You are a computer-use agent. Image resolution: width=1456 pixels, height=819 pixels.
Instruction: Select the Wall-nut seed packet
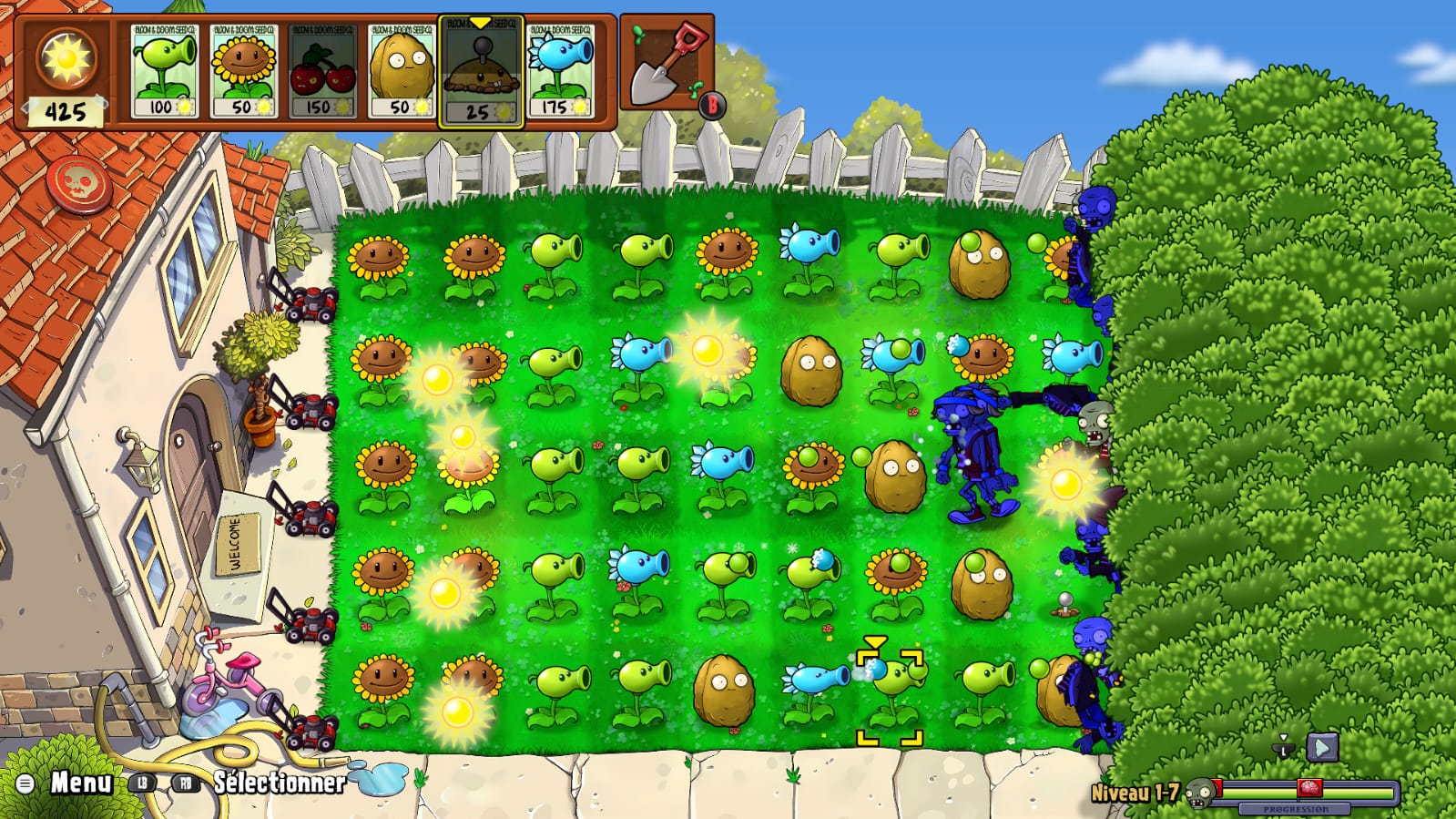402,71
